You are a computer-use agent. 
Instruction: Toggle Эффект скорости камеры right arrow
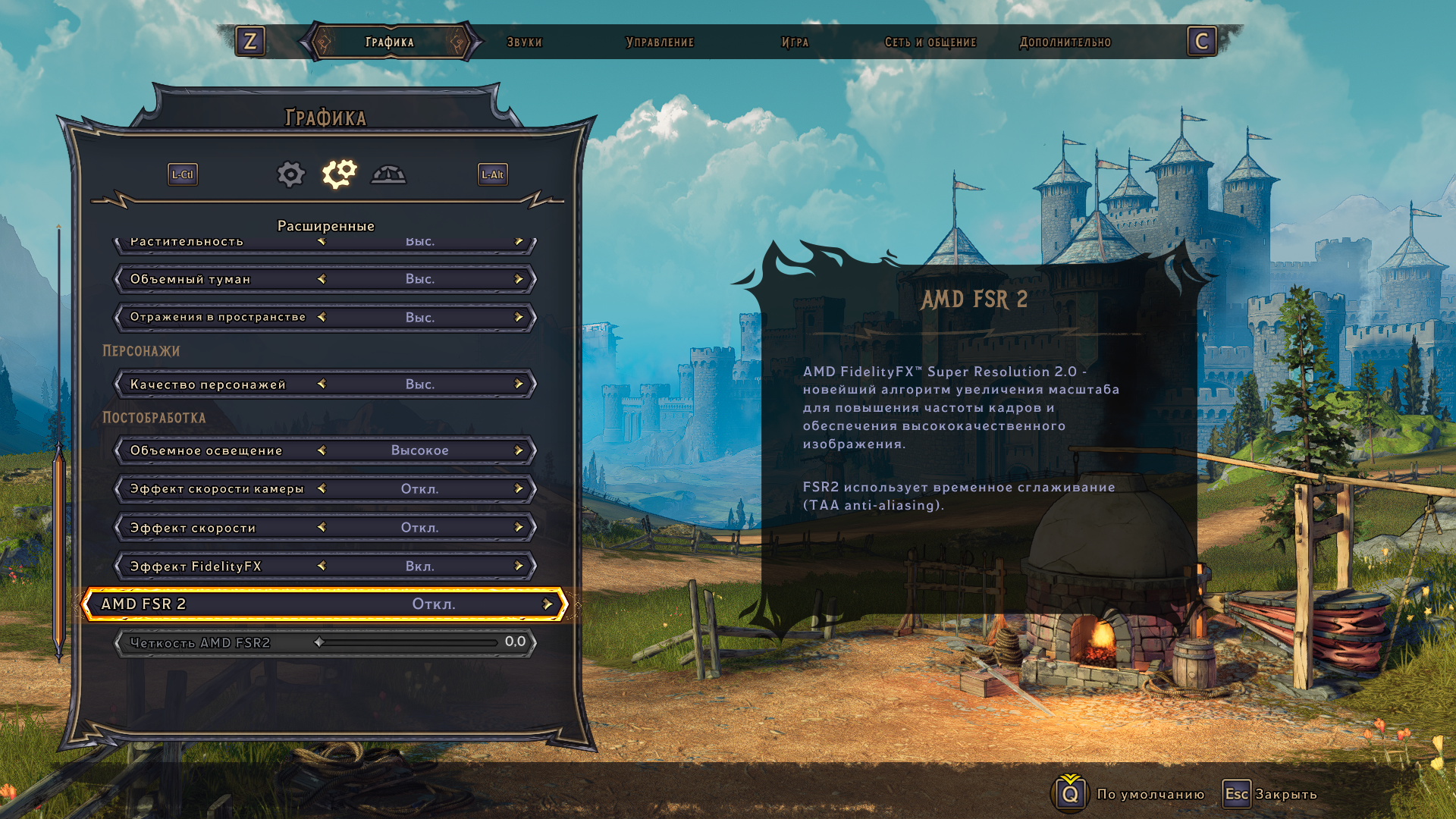tap(519, 489)
